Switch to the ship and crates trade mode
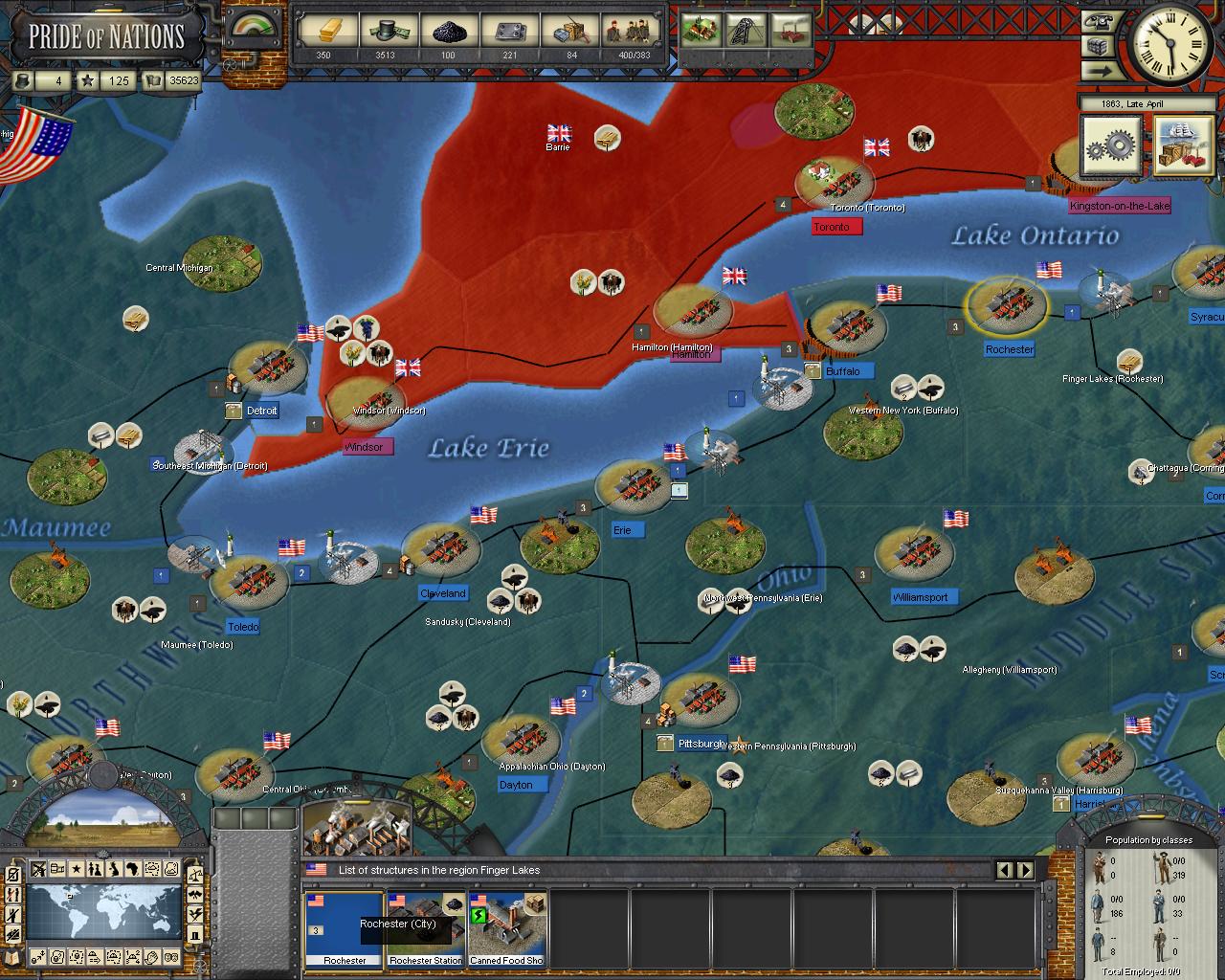 click(1183, 146)
